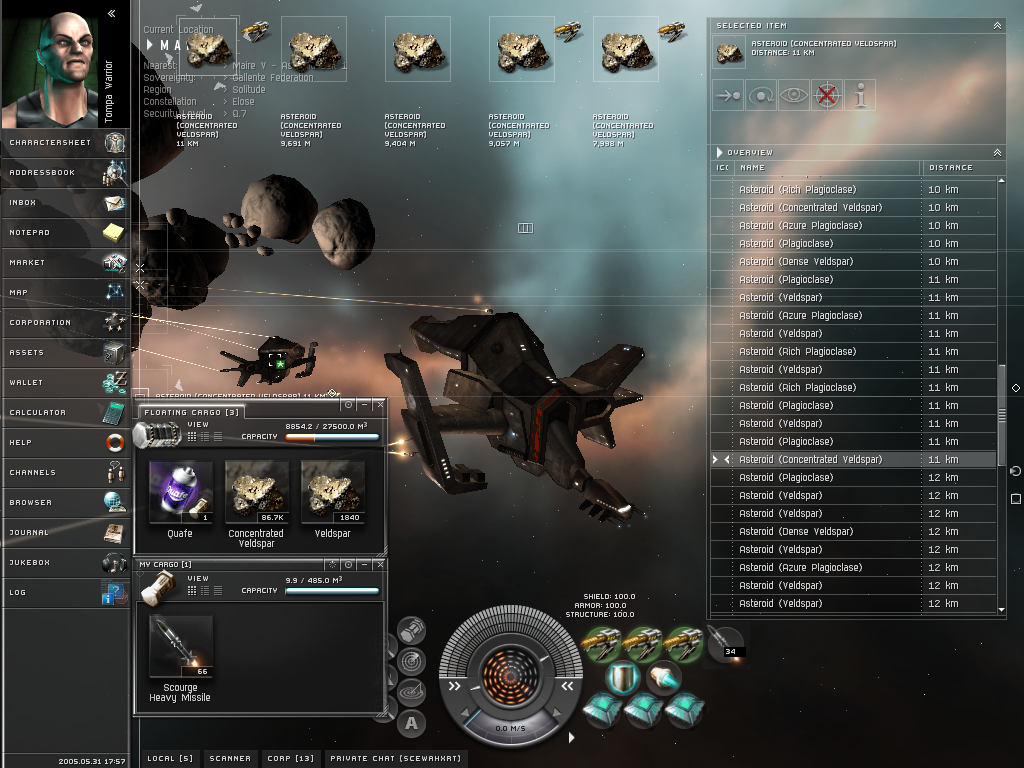The width and height of the screenshot is (1024, 768).
Task: Sort the overview by the Distance column
Action: coord(950,168)
